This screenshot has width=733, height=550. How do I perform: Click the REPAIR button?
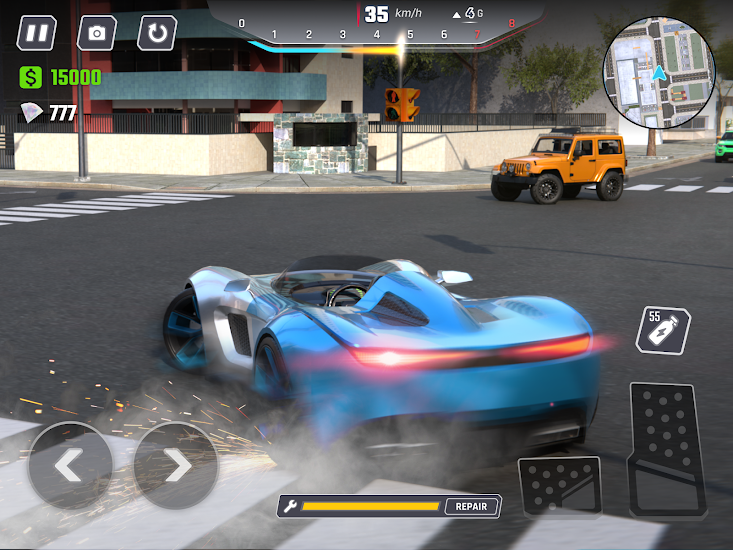471,506
